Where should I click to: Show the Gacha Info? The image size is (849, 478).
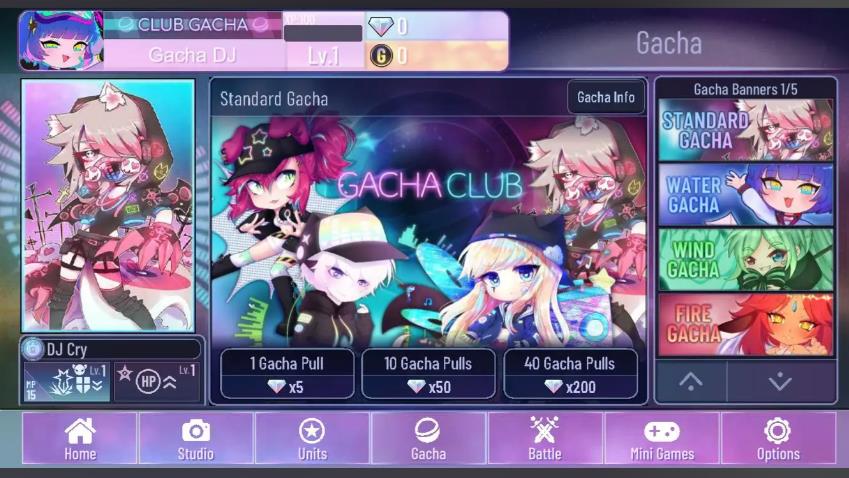(606, 98)
